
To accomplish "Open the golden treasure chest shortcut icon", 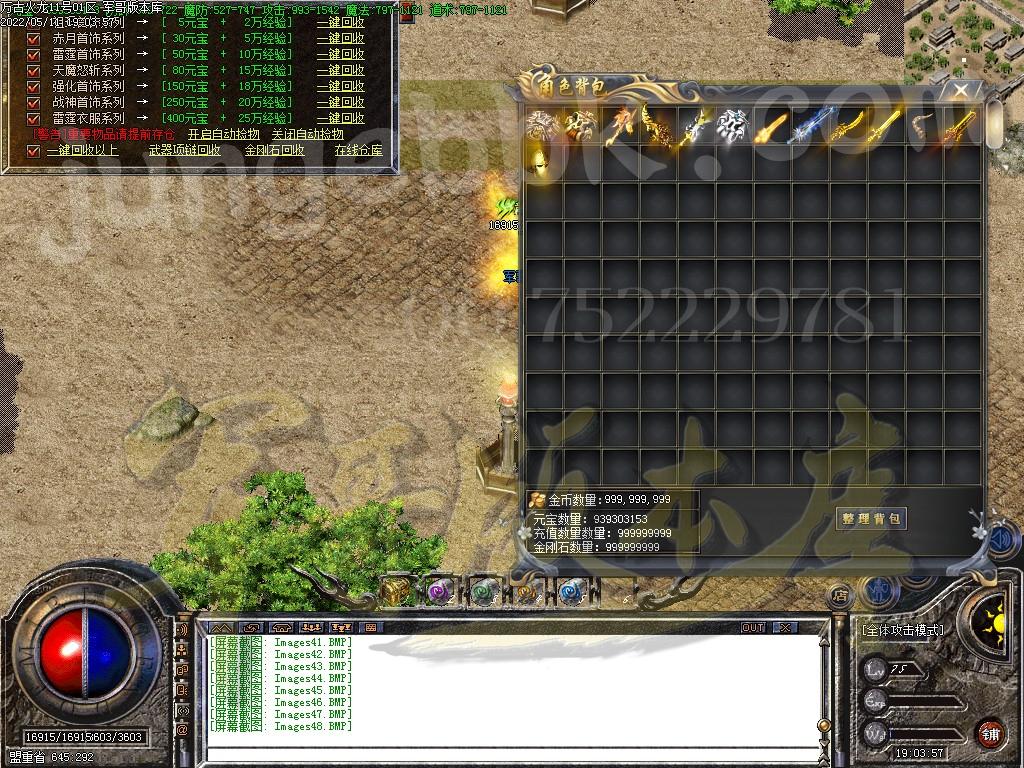I will 397,591.
